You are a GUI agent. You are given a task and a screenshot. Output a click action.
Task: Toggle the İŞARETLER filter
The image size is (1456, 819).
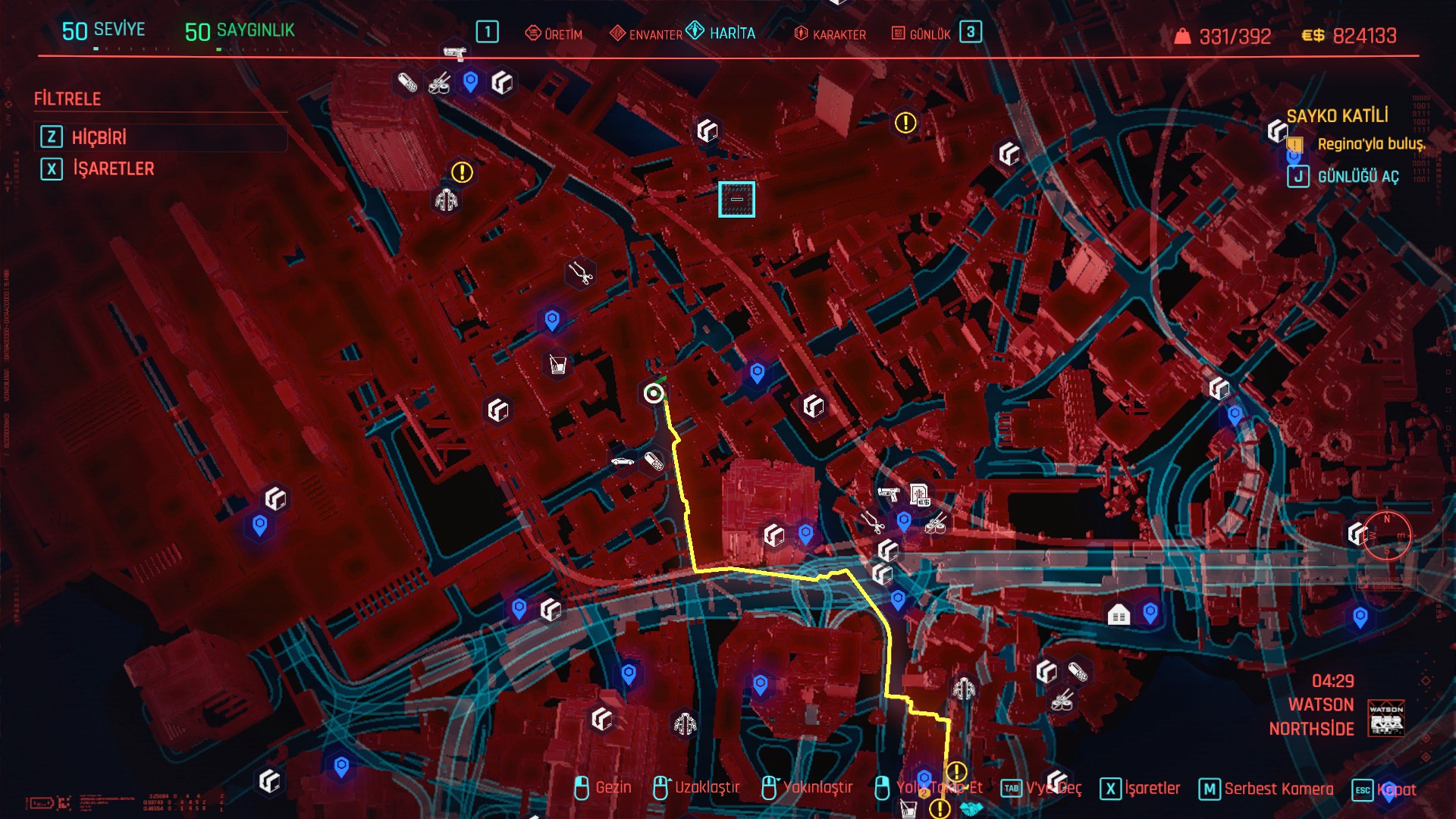(112, 168)
